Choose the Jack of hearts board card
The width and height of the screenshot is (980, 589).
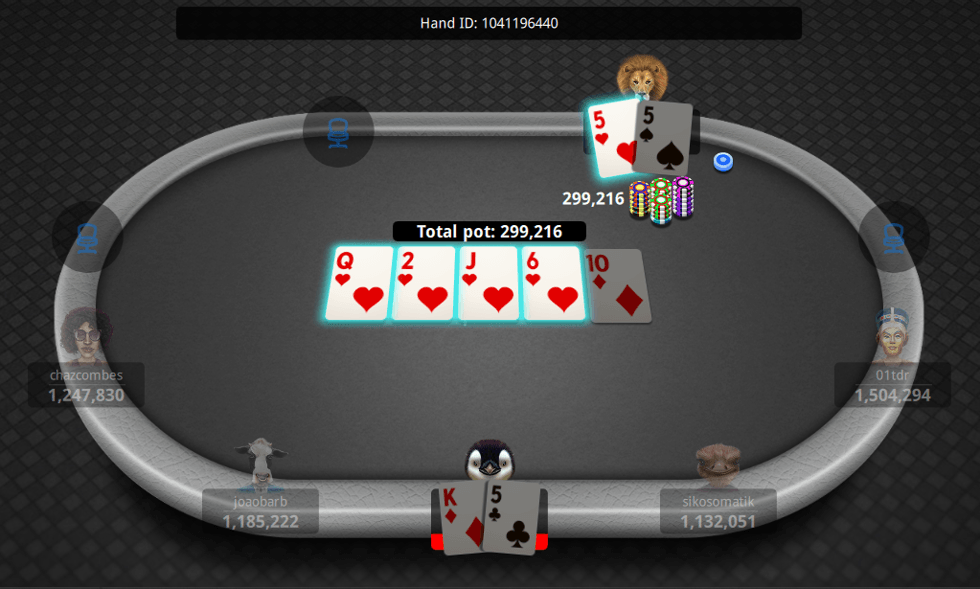click(489, 284)
